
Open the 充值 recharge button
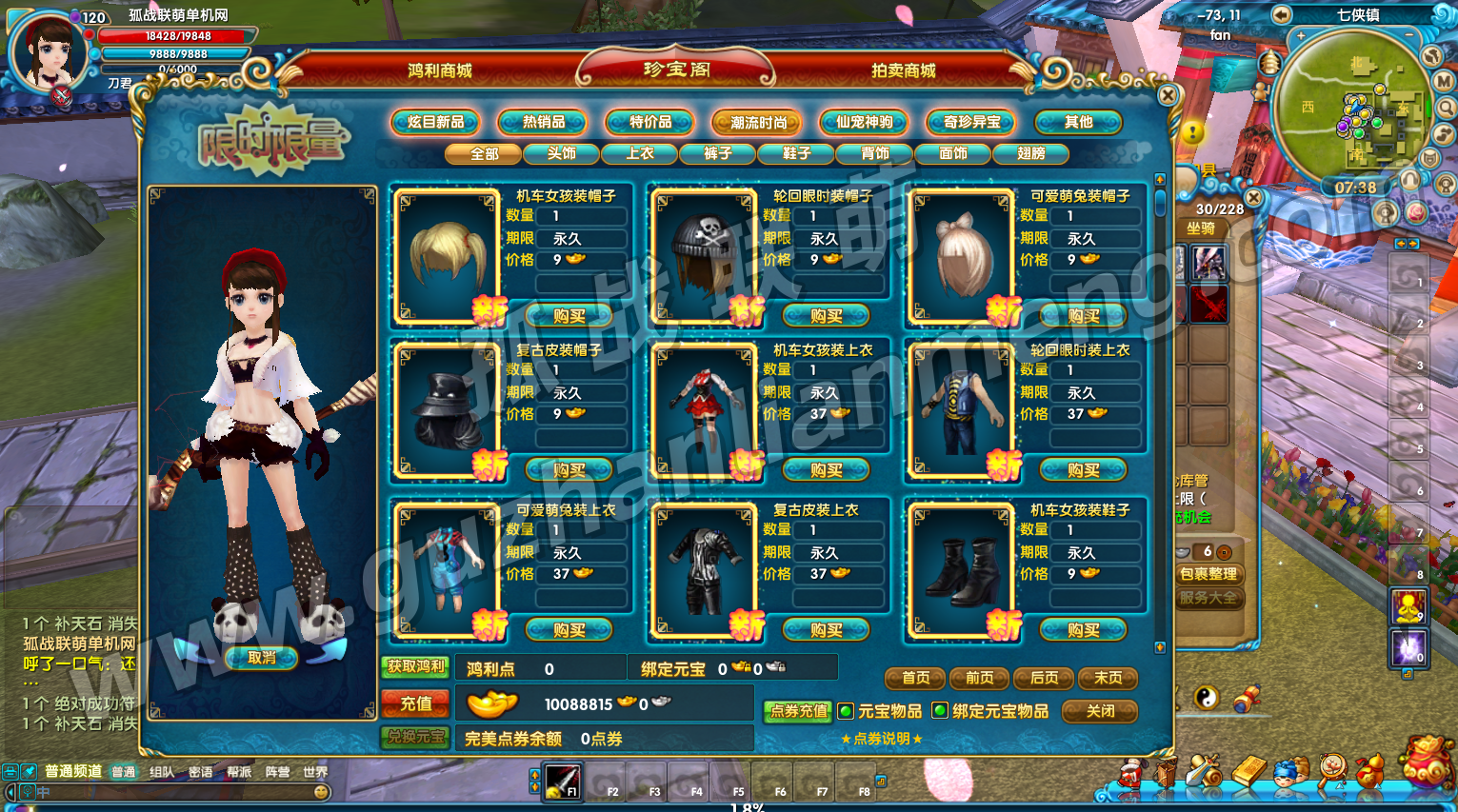[x=415, y=704]
